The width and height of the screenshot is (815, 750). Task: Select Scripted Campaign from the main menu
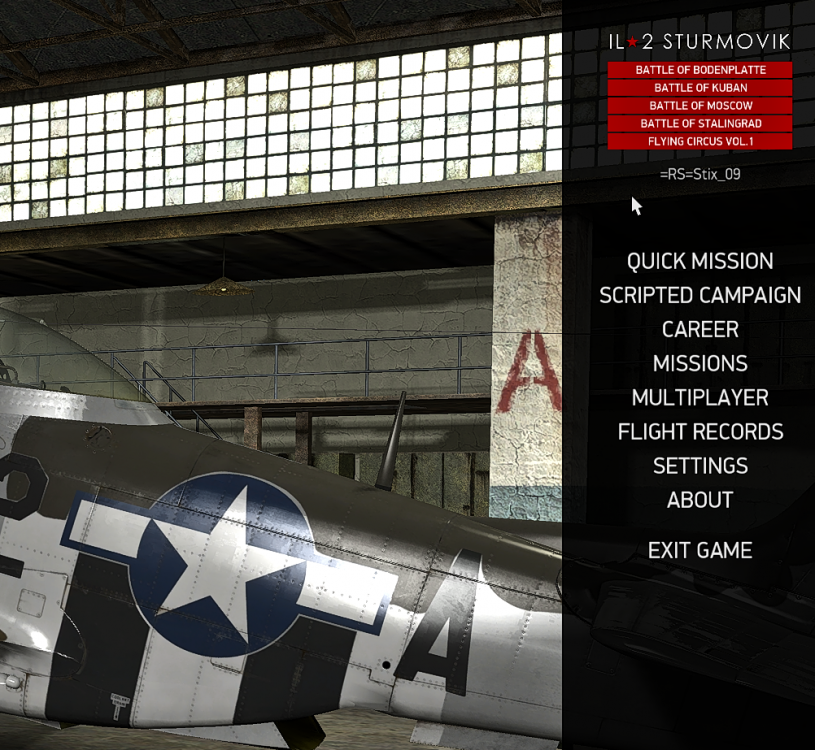coord(700,296)
